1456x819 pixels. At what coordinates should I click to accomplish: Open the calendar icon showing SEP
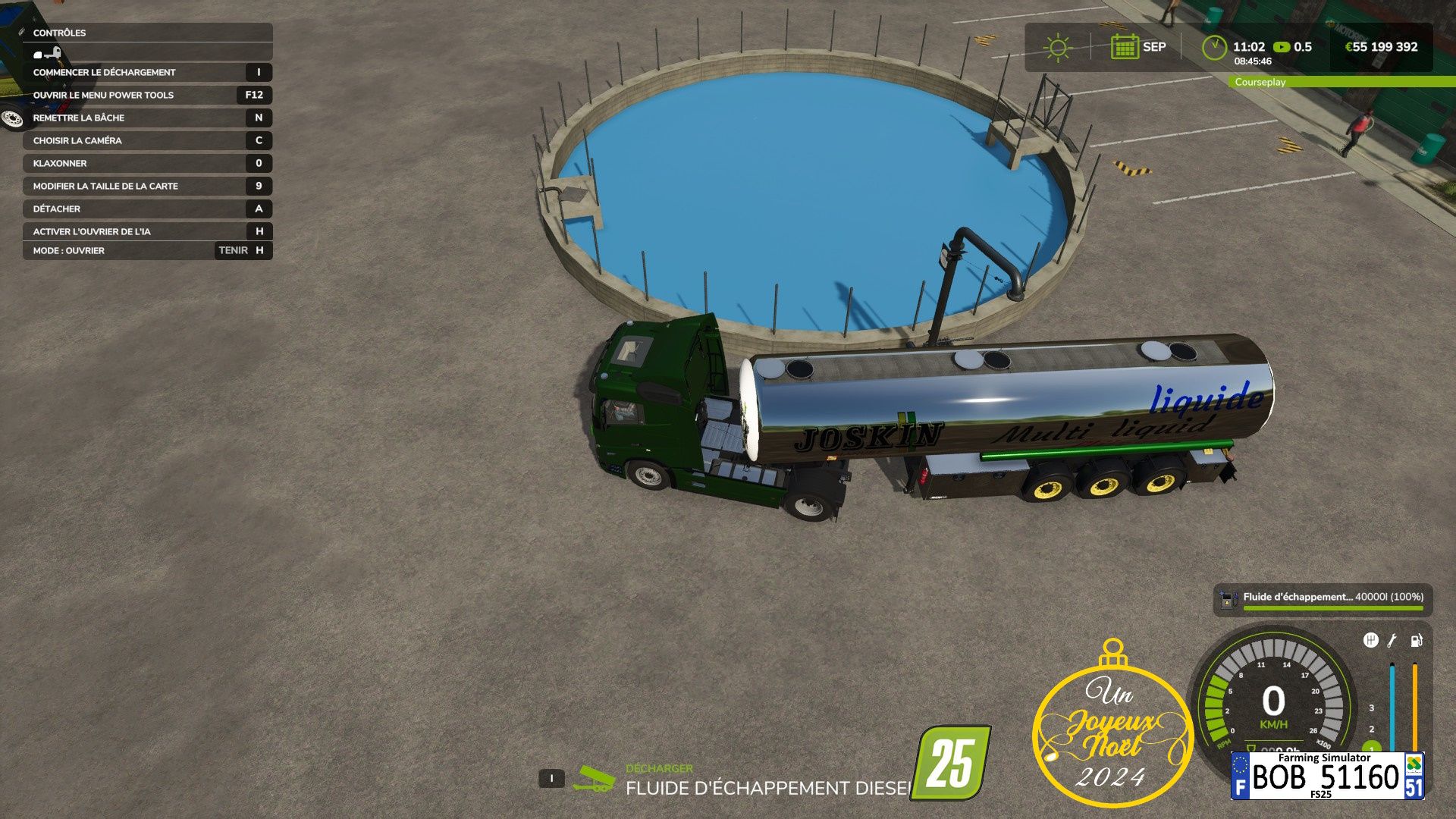click(x=1124, y=47)
